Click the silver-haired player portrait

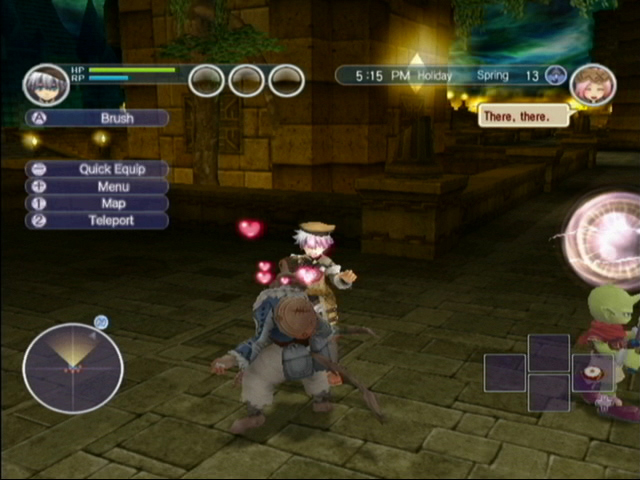pyautogui.click(x=46, y=85)
